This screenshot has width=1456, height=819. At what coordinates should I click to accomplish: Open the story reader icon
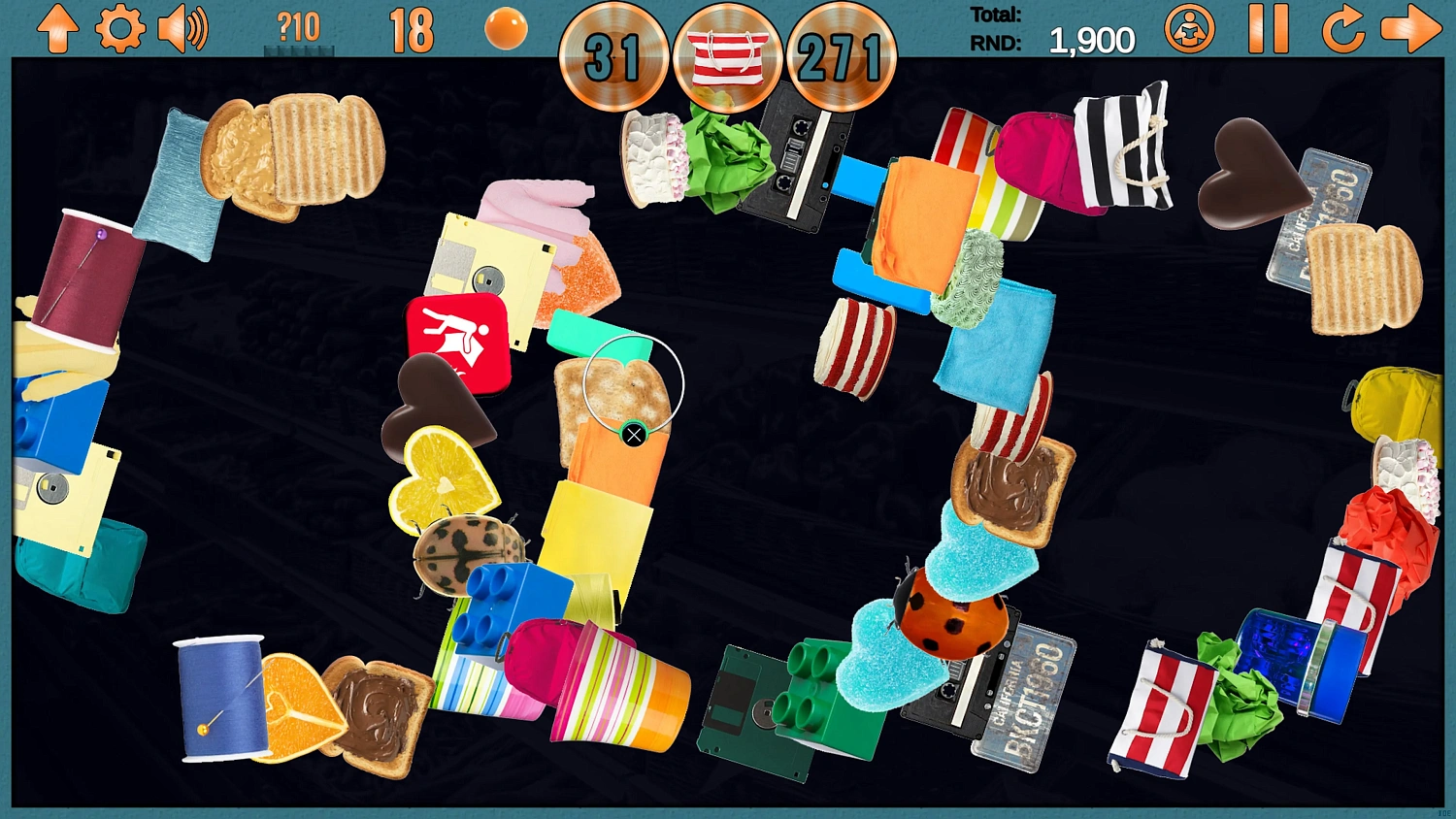[1192, 30]
